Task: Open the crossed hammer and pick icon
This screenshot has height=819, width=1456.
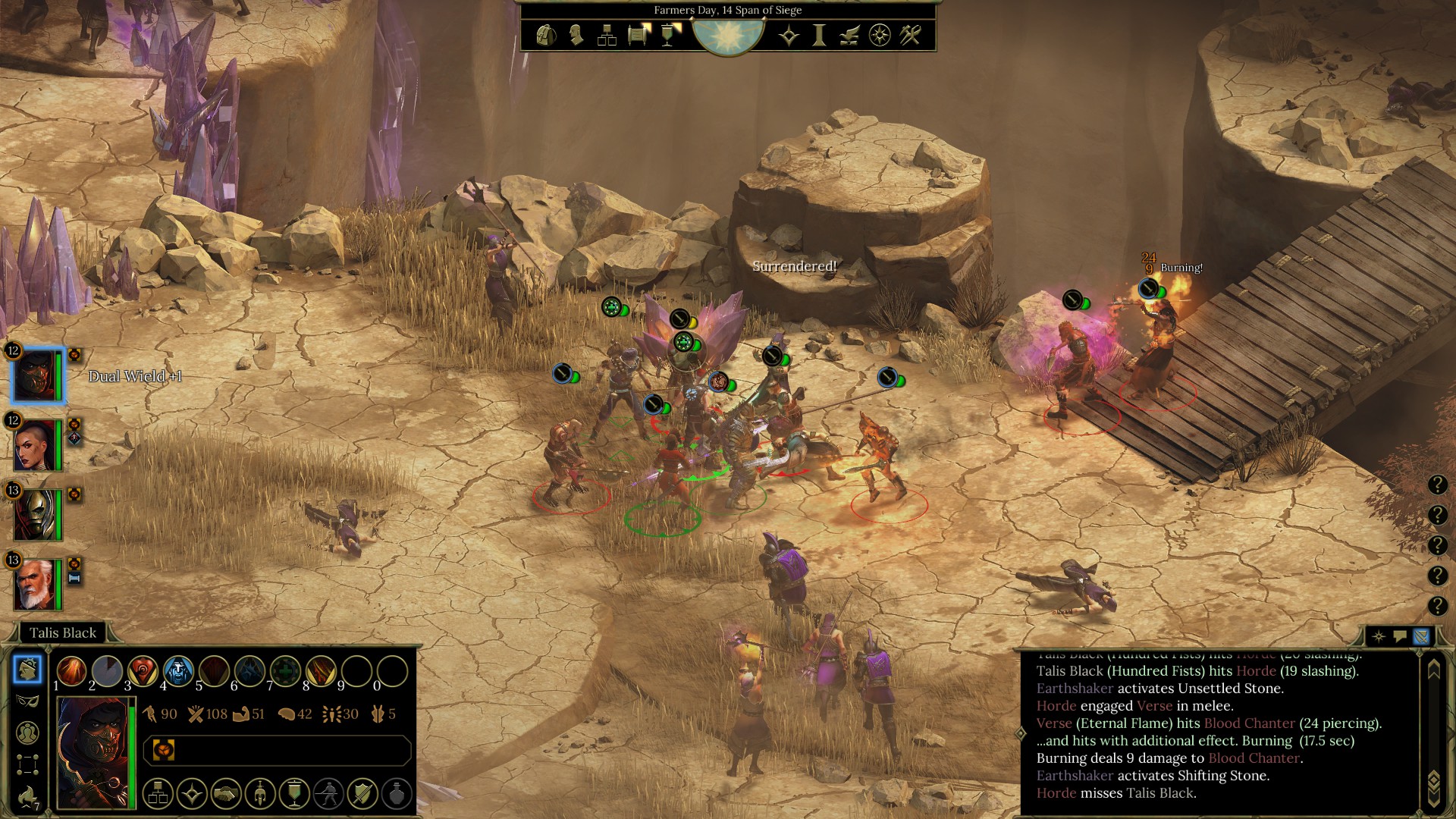Action: pos(910,35)
